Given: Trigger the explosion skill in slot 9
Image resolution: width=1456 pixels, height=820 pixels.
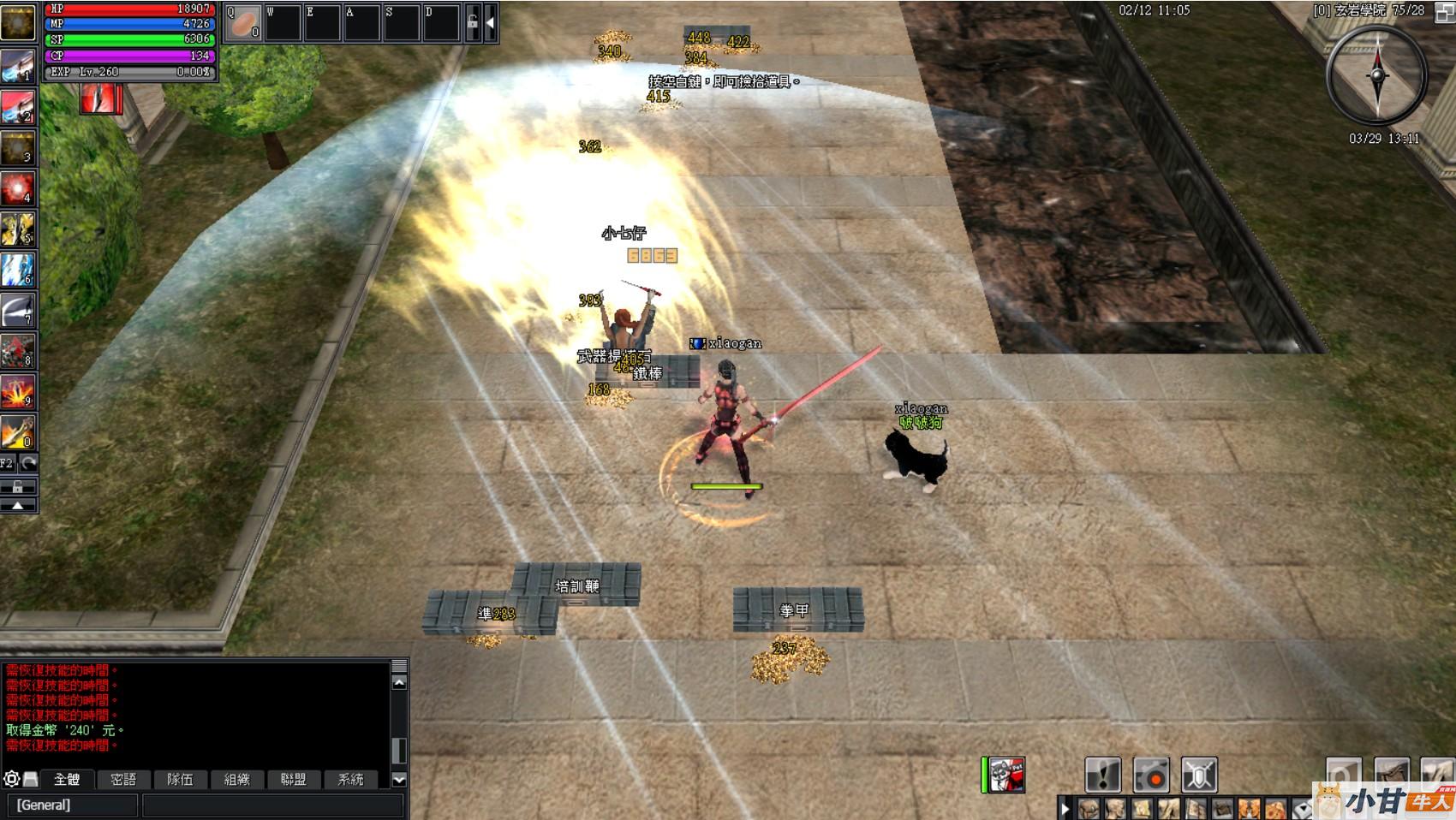Looking at the screenshot, I should (17, 391).
